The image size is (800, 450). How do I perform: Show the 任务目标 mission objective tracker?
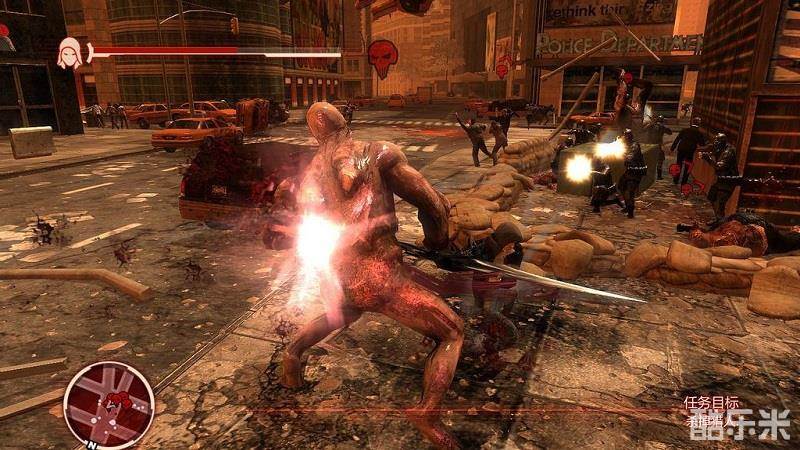(712, 403)
